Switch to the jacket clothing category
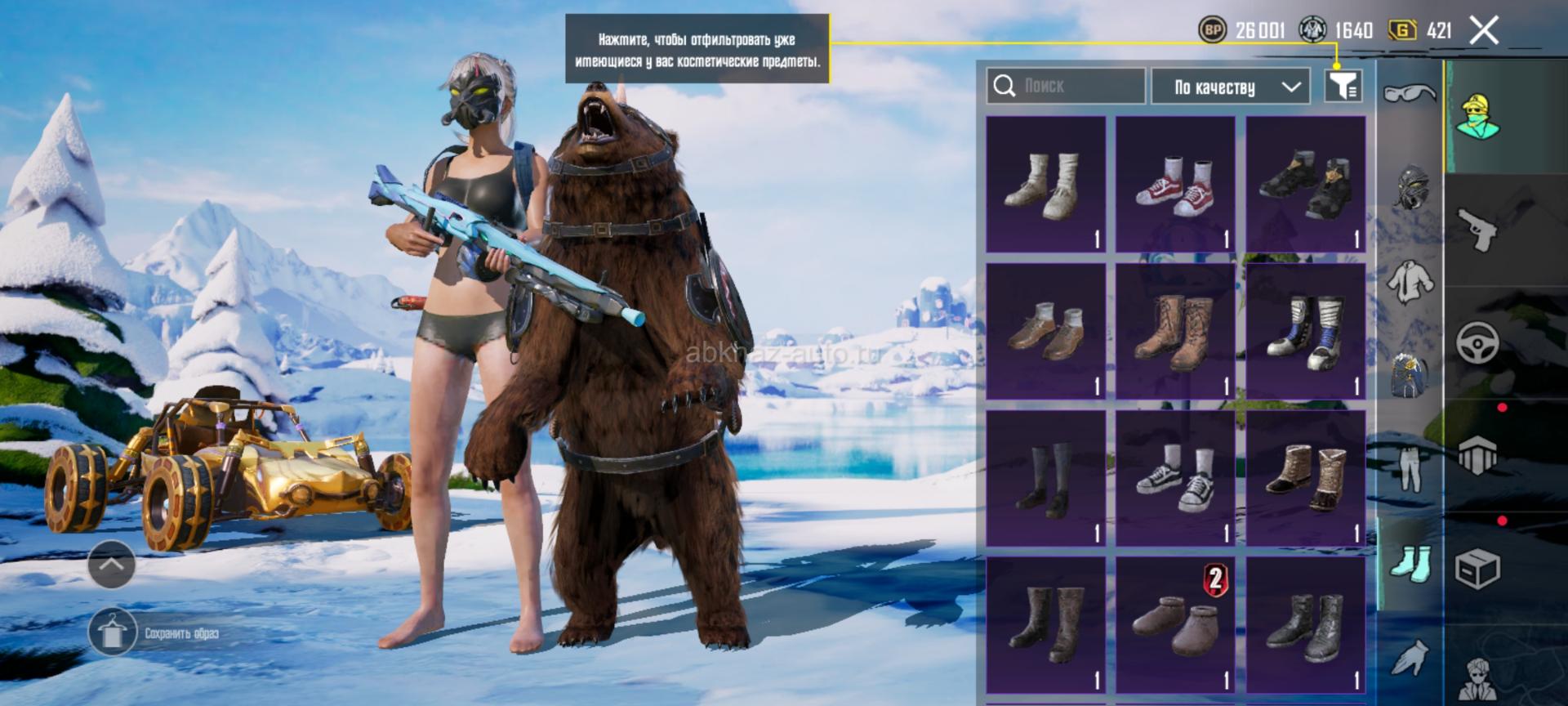Viewport: 1568px width, 706px height. [x=1410, y=280]
